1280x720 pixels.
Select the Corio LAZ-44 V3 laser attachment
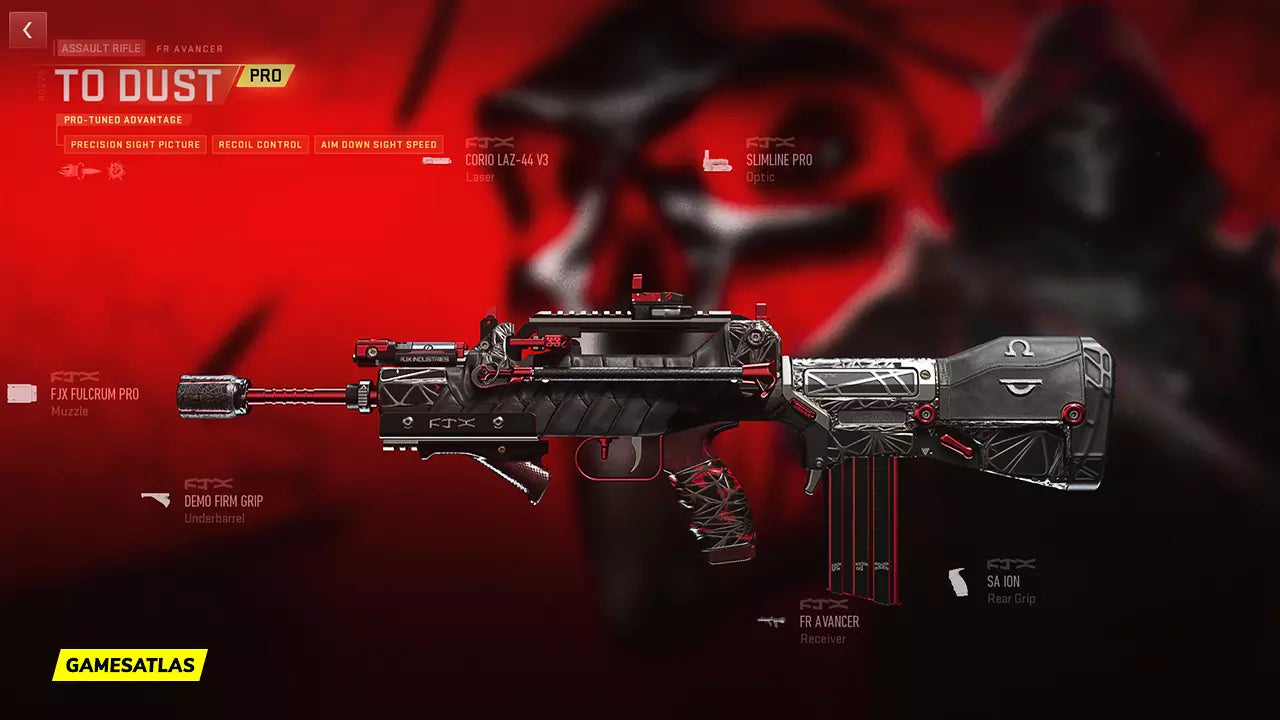click(x=506, y=160)
